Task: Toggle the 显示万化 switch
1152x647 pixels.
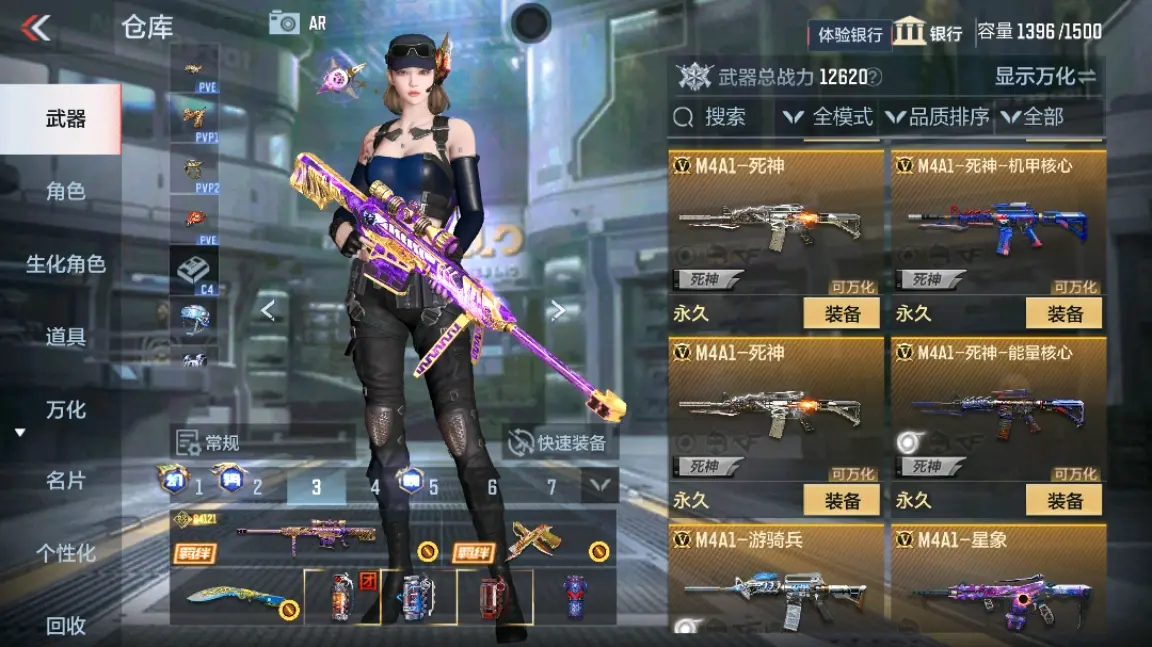Action: click(x=1045, y=76)
